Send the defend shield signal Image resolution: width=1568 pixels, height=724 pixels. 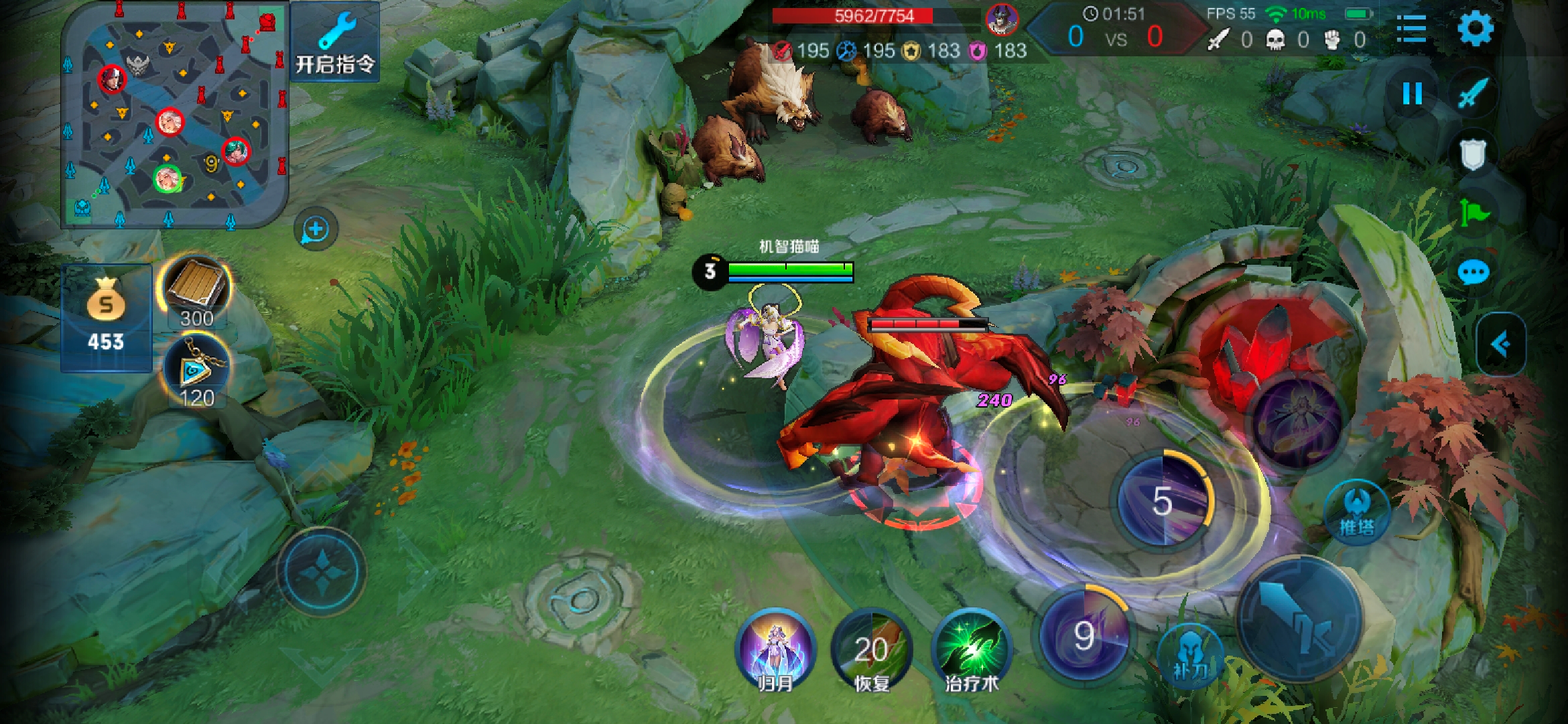(x=1473, y=155)
